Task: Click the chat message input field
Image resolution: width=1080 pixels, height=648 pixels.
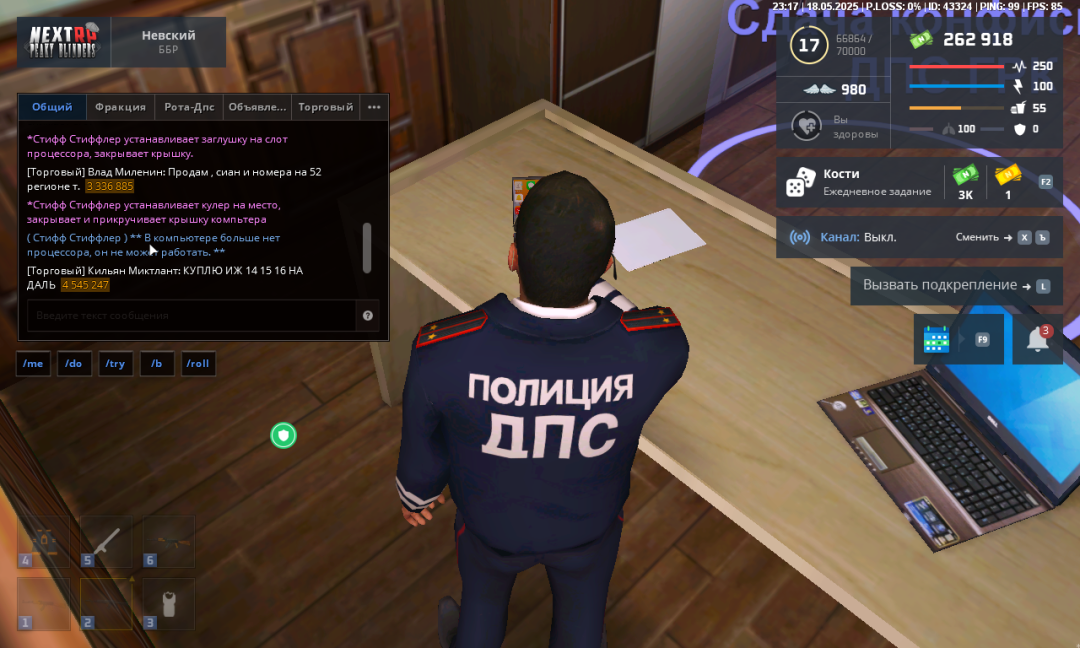Action: (x=190, y=315)
